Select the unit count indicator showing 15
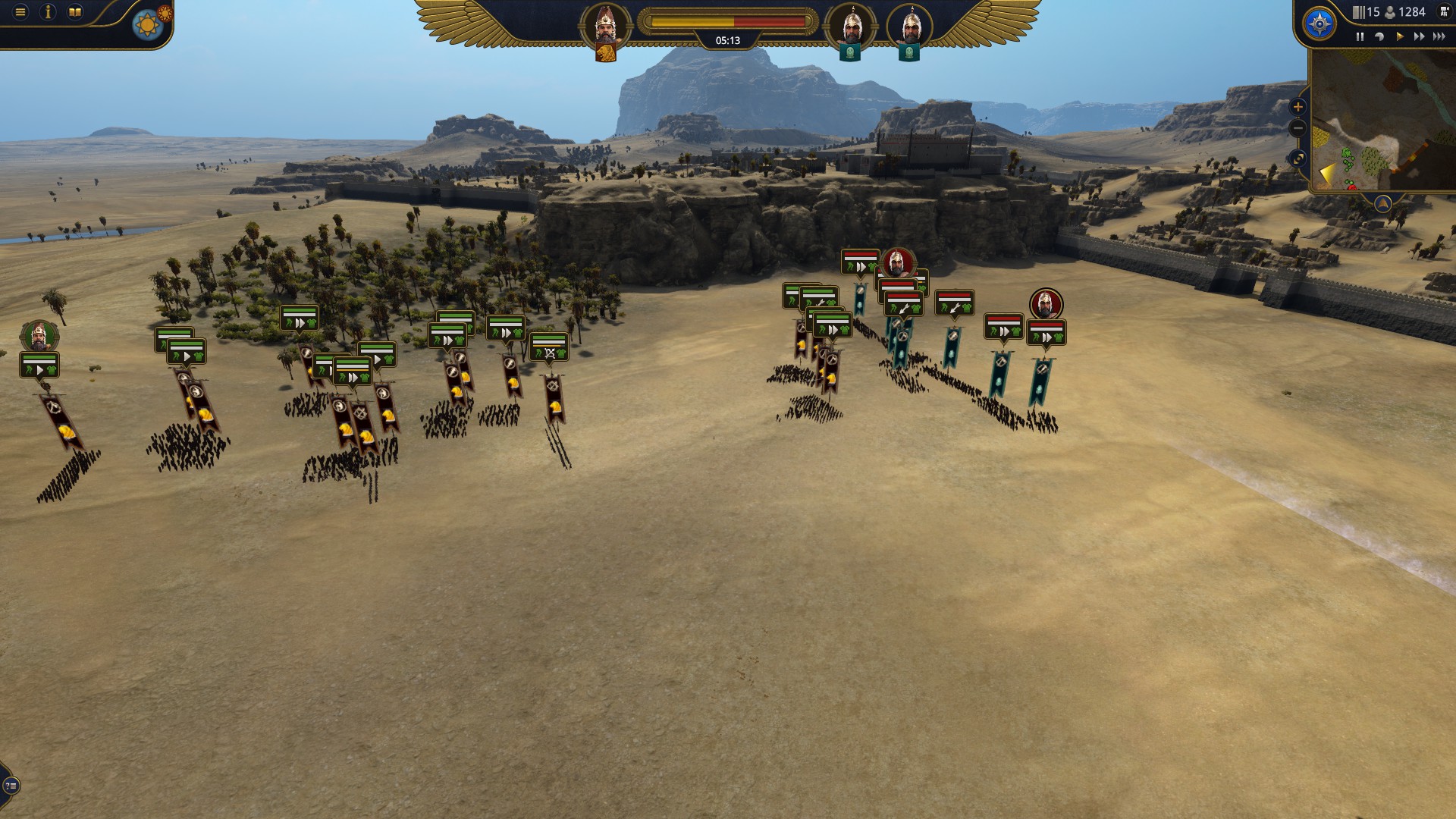This screenshot has height=819, width=1456. pos(1364,12)
